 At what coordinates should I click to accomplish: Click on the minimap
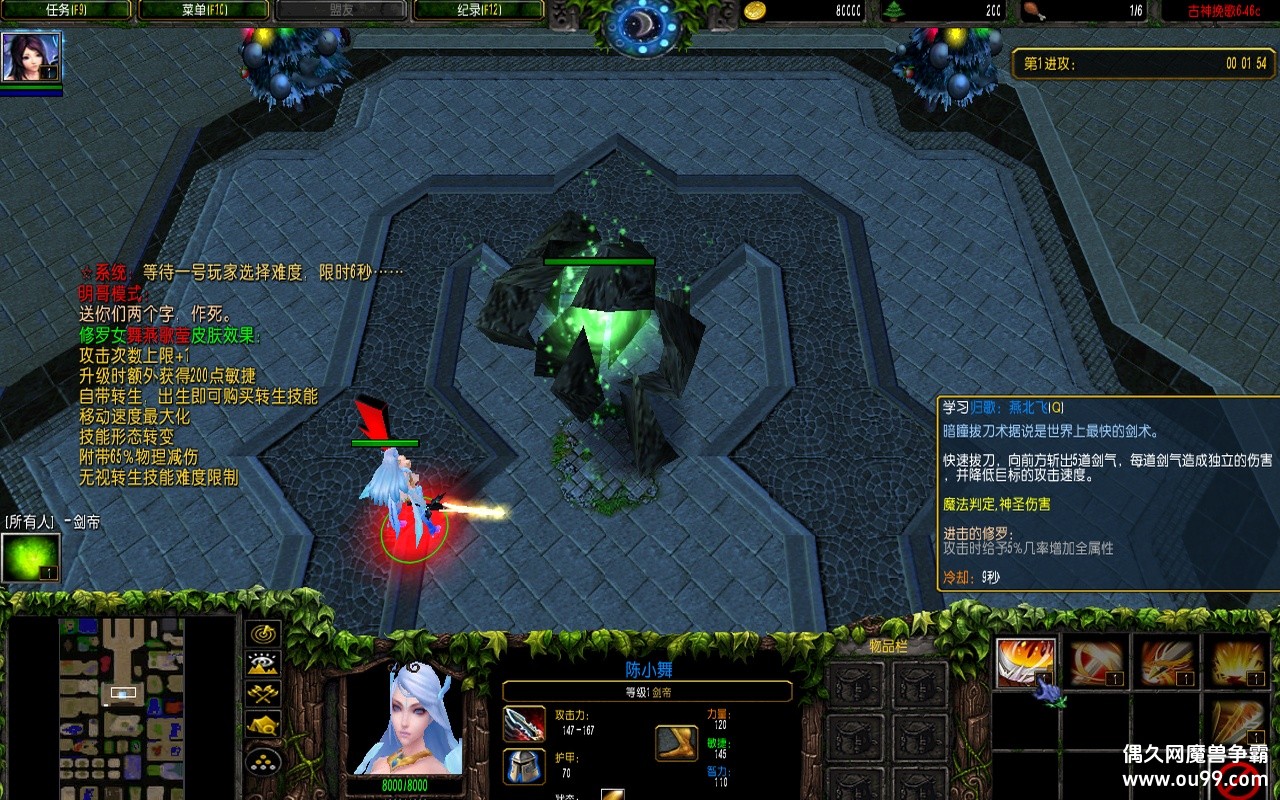(x=122, y=705)
